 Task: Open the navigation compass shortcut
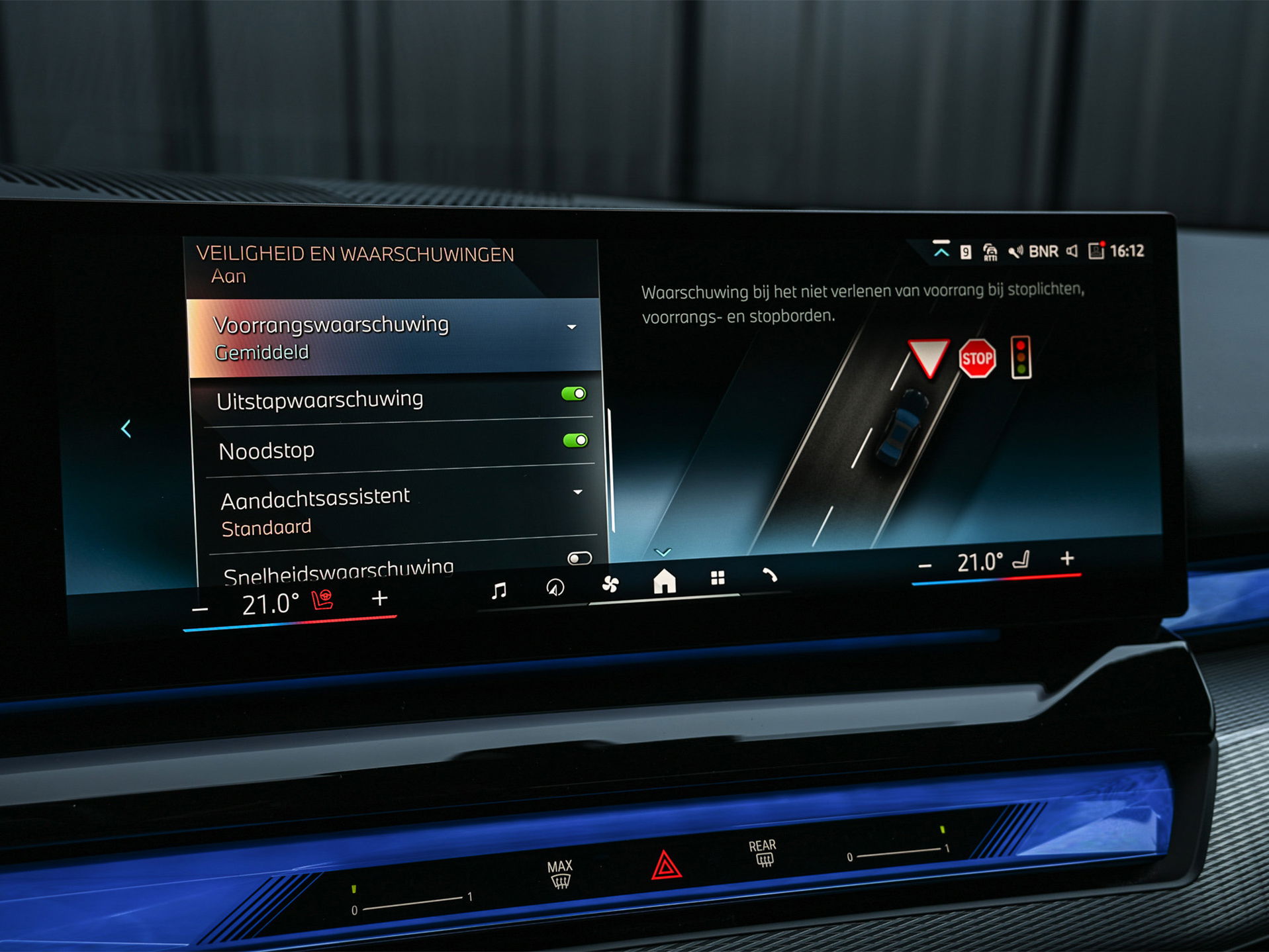tap(555, 587)
